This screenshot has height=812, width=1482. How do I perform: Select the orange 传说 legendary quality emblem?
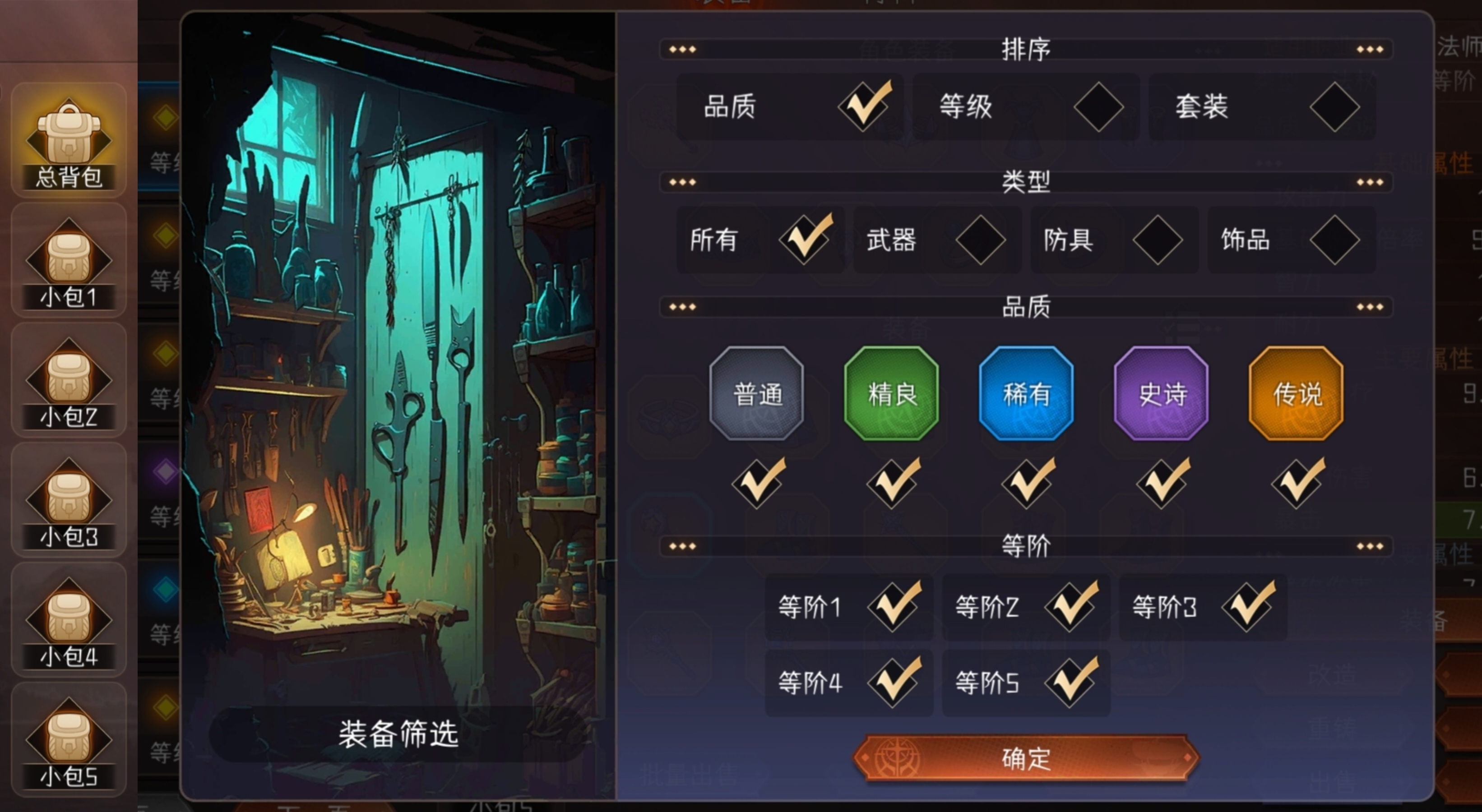[x=1295, y=394]
